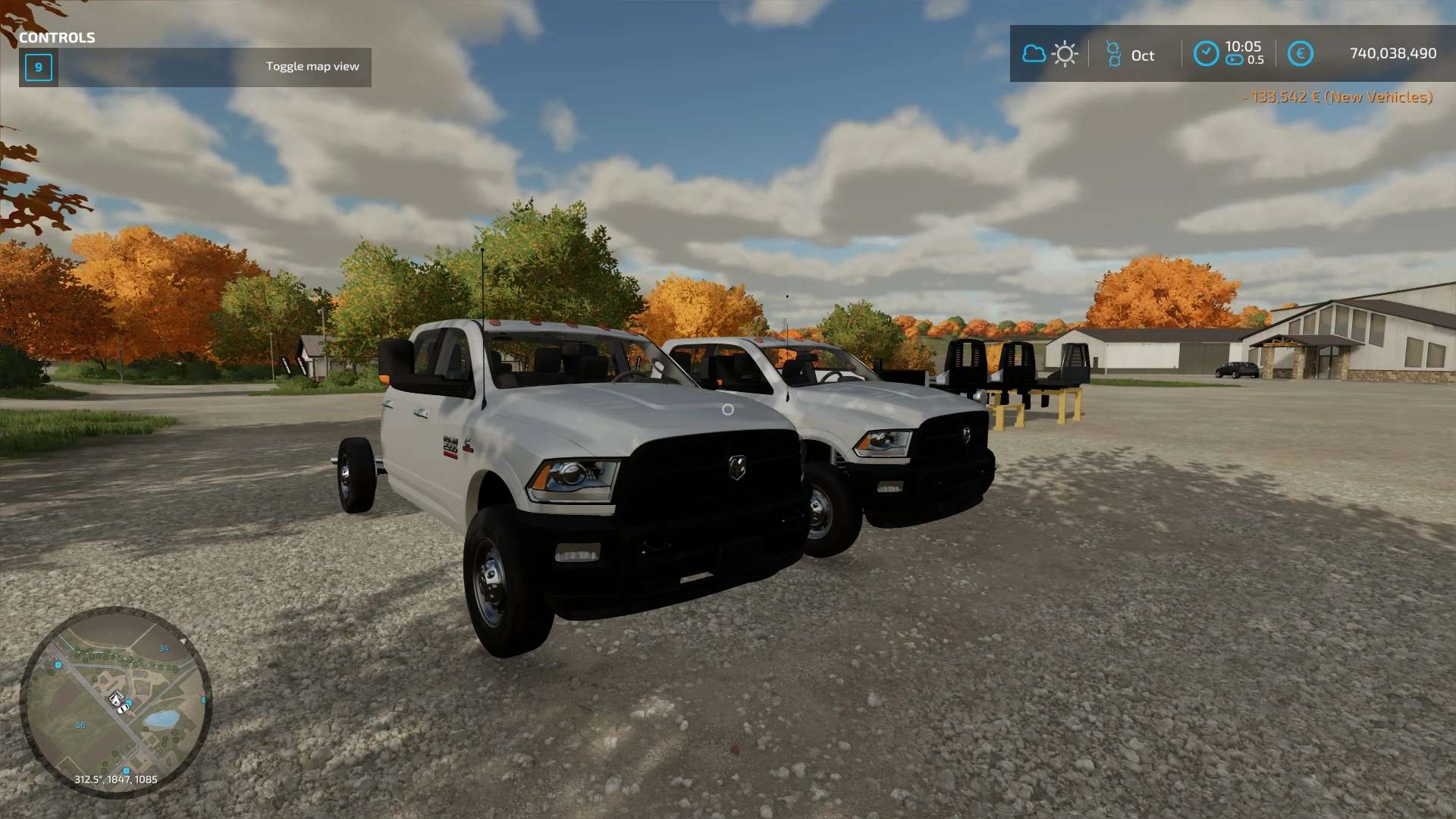Select the Toggle map view control entry
The height and width of the screenshot is (819, 1456).
pos(196,67)
